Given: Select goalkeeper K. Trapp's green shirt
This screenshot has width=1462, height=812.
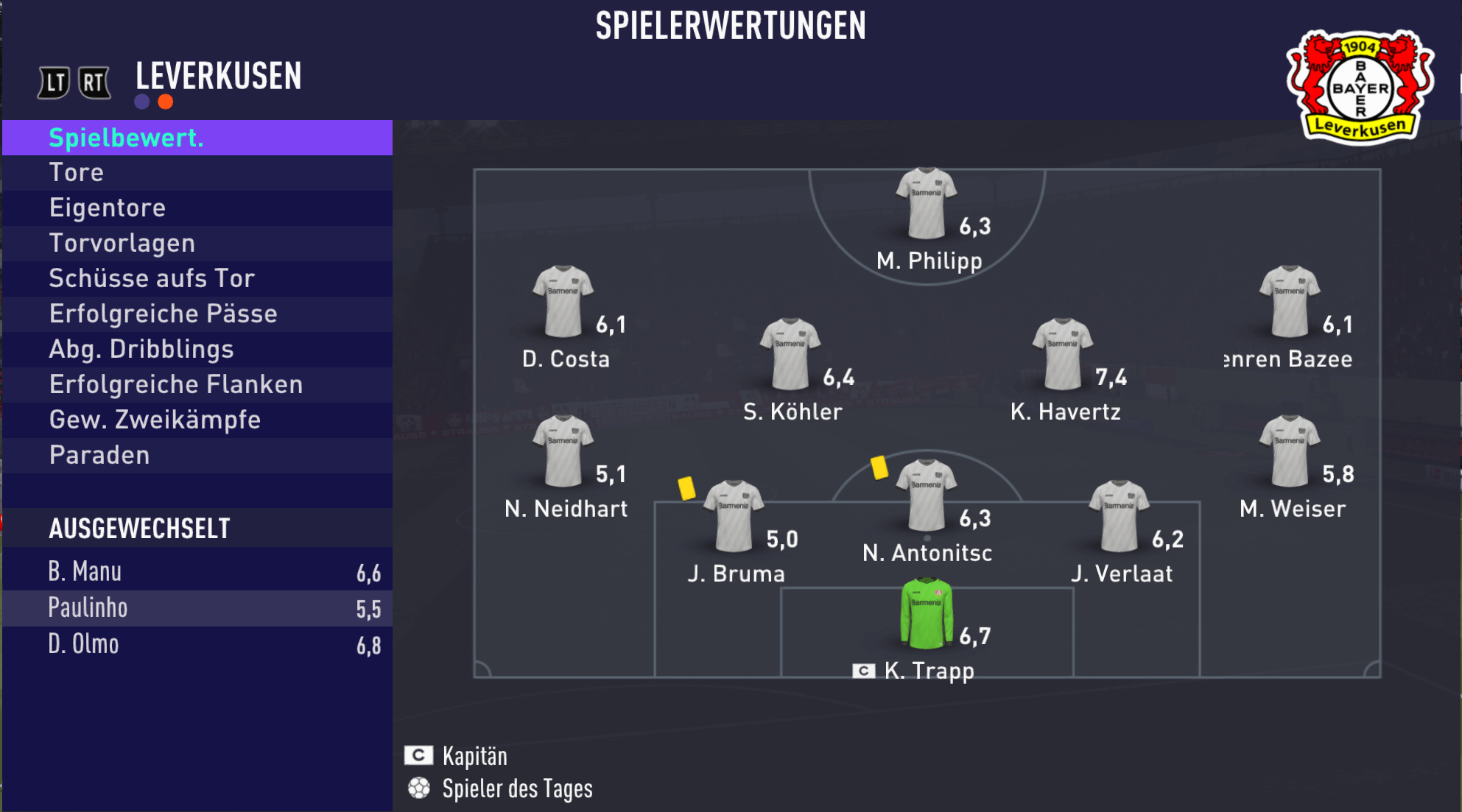Looking at the screenshot, I should 927,614.
